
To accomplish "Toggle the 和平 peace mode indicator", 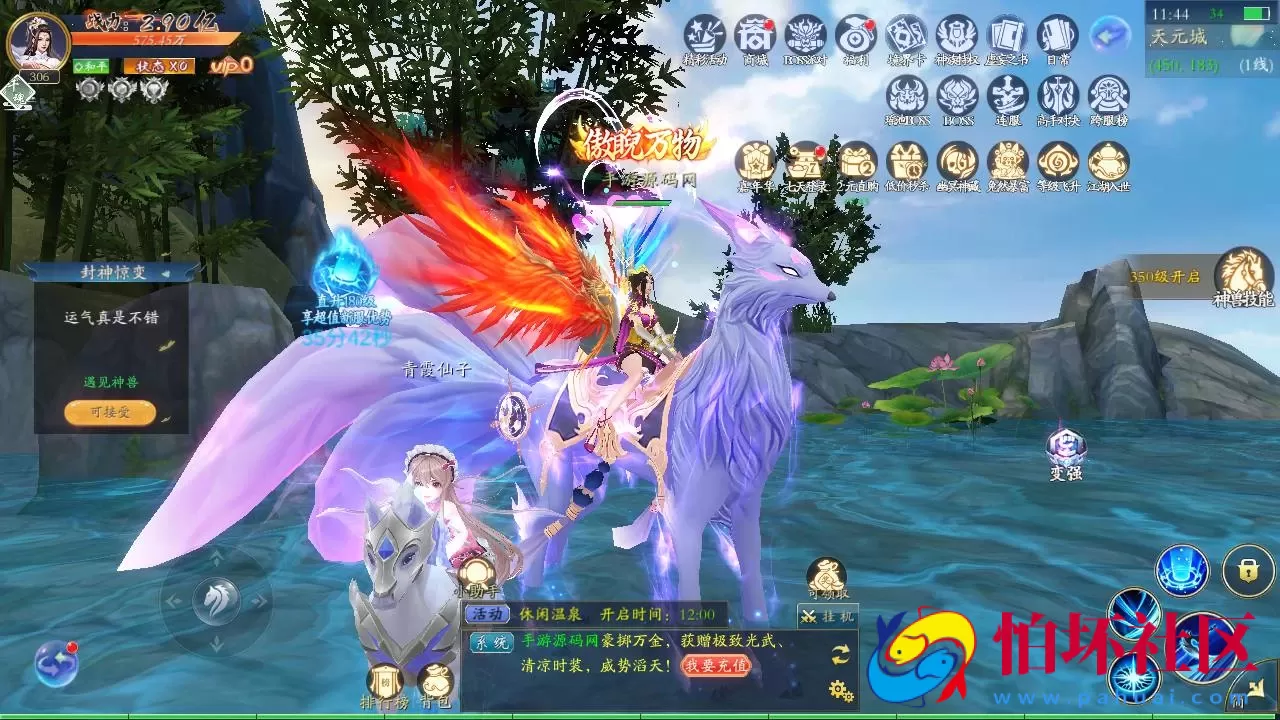I will [x=90, y=66].
